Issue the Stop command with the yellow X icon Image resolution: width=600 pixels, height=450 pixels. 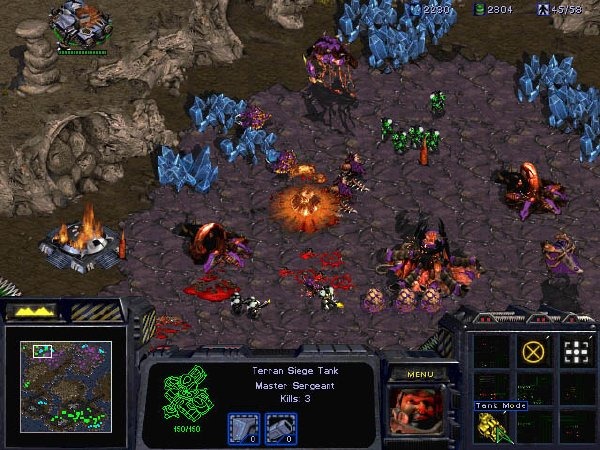[534, 352]
